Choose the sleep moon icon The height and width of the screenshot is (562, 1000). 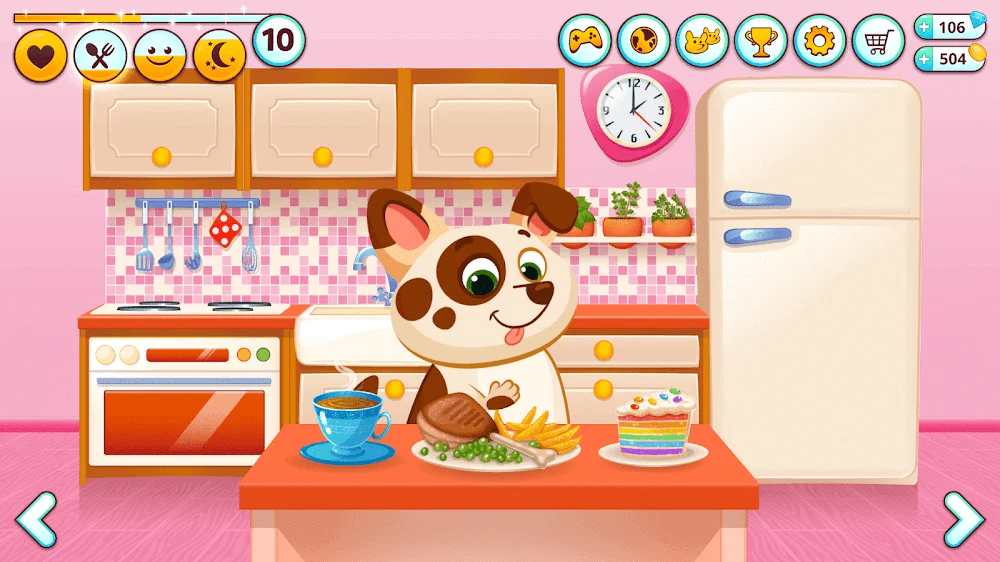[x=220, y=56]
